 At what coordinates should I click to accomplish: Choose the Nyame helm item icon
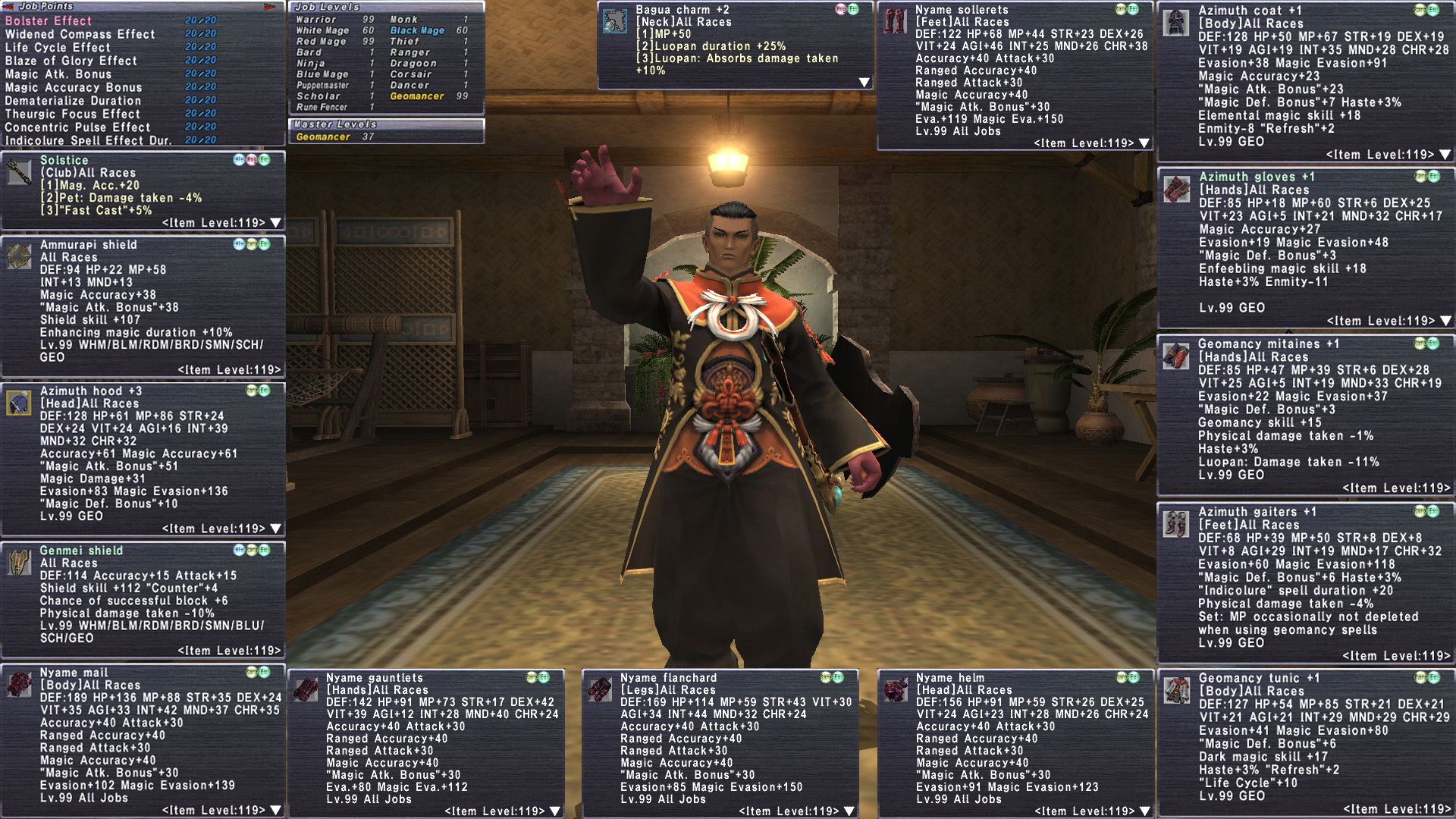pyautogui.click(x=895, y=690)
